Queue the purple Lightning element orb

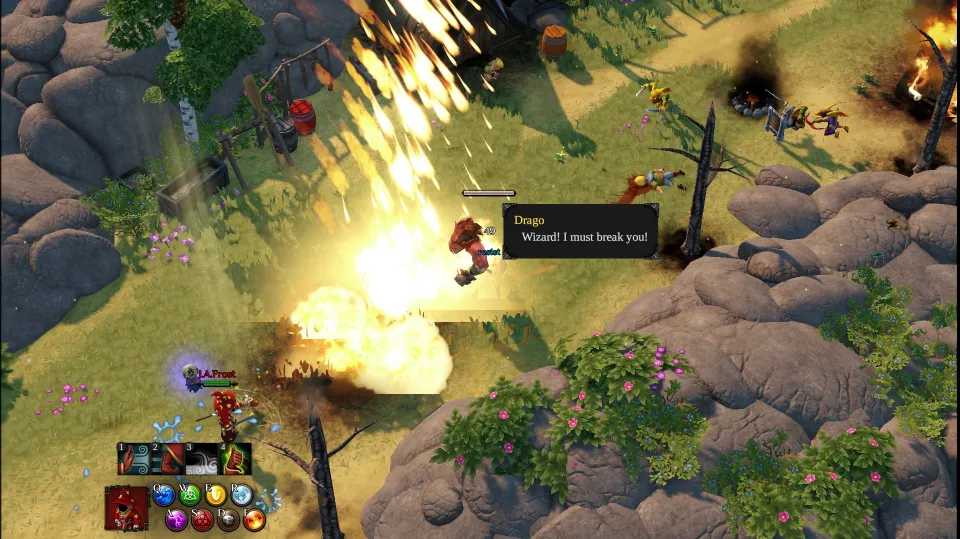click(176, 519)
